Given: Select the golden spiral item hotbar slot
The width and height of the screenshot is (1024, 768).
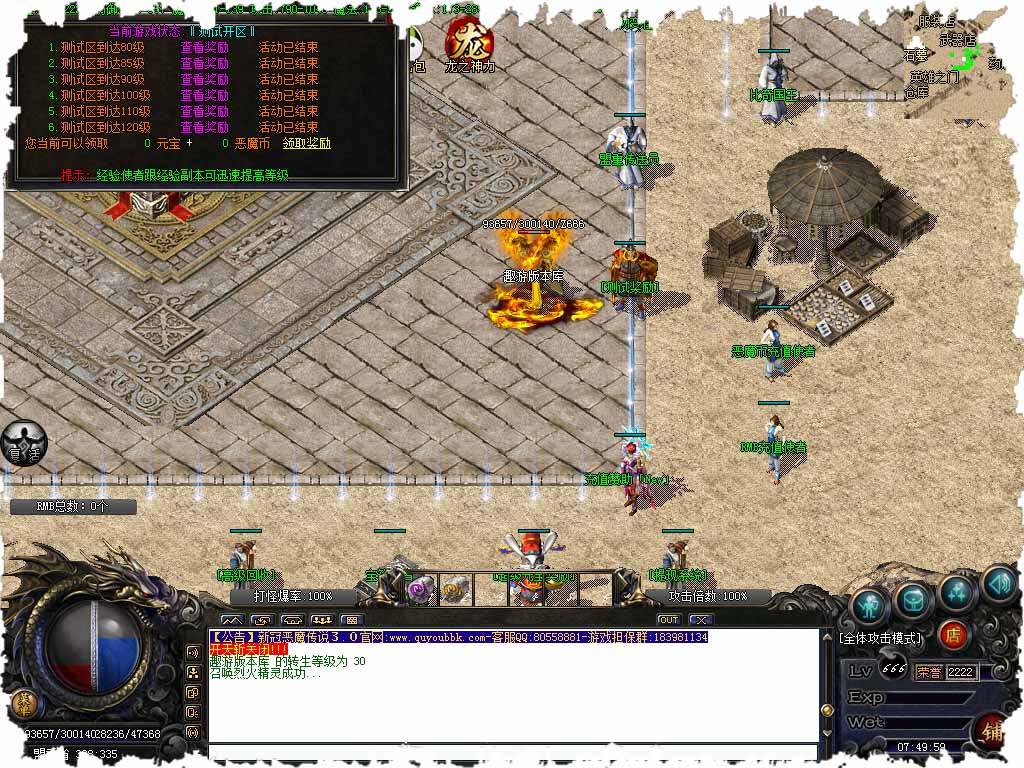Looking at the screenshot, I should 455,590.
